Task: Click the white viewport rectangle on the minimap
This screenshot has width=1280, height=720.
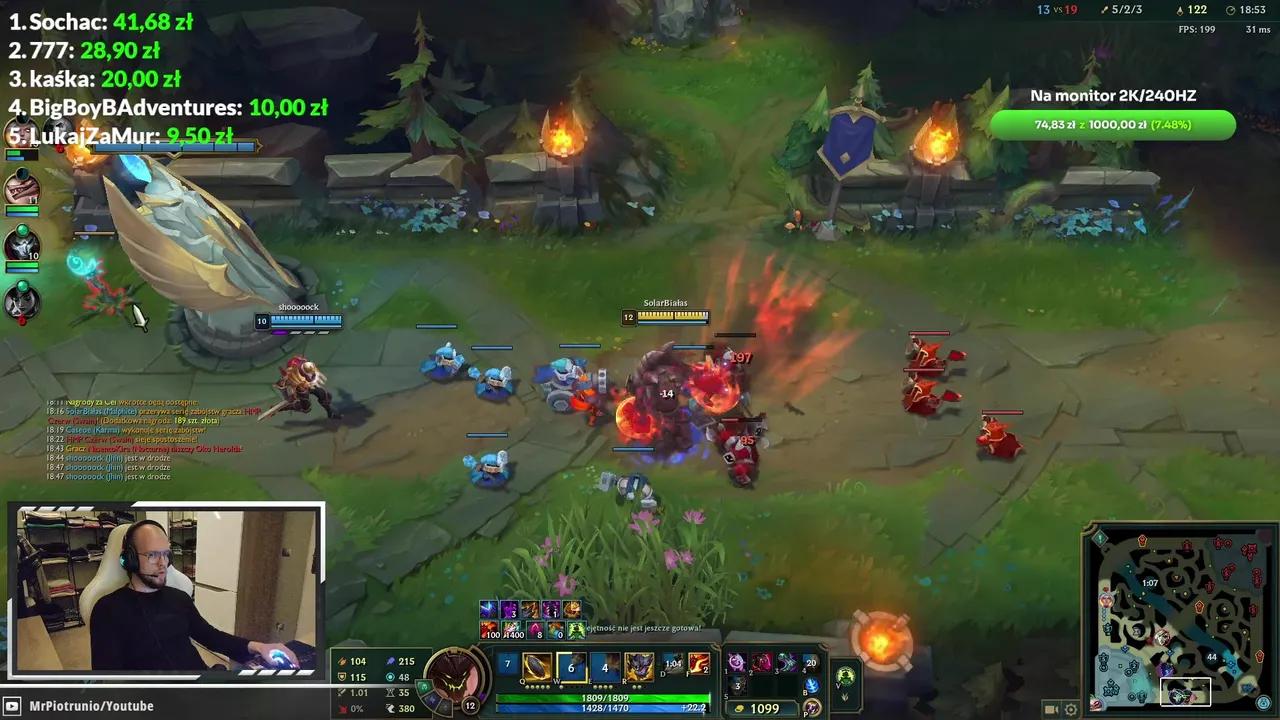Action: 1186,691
